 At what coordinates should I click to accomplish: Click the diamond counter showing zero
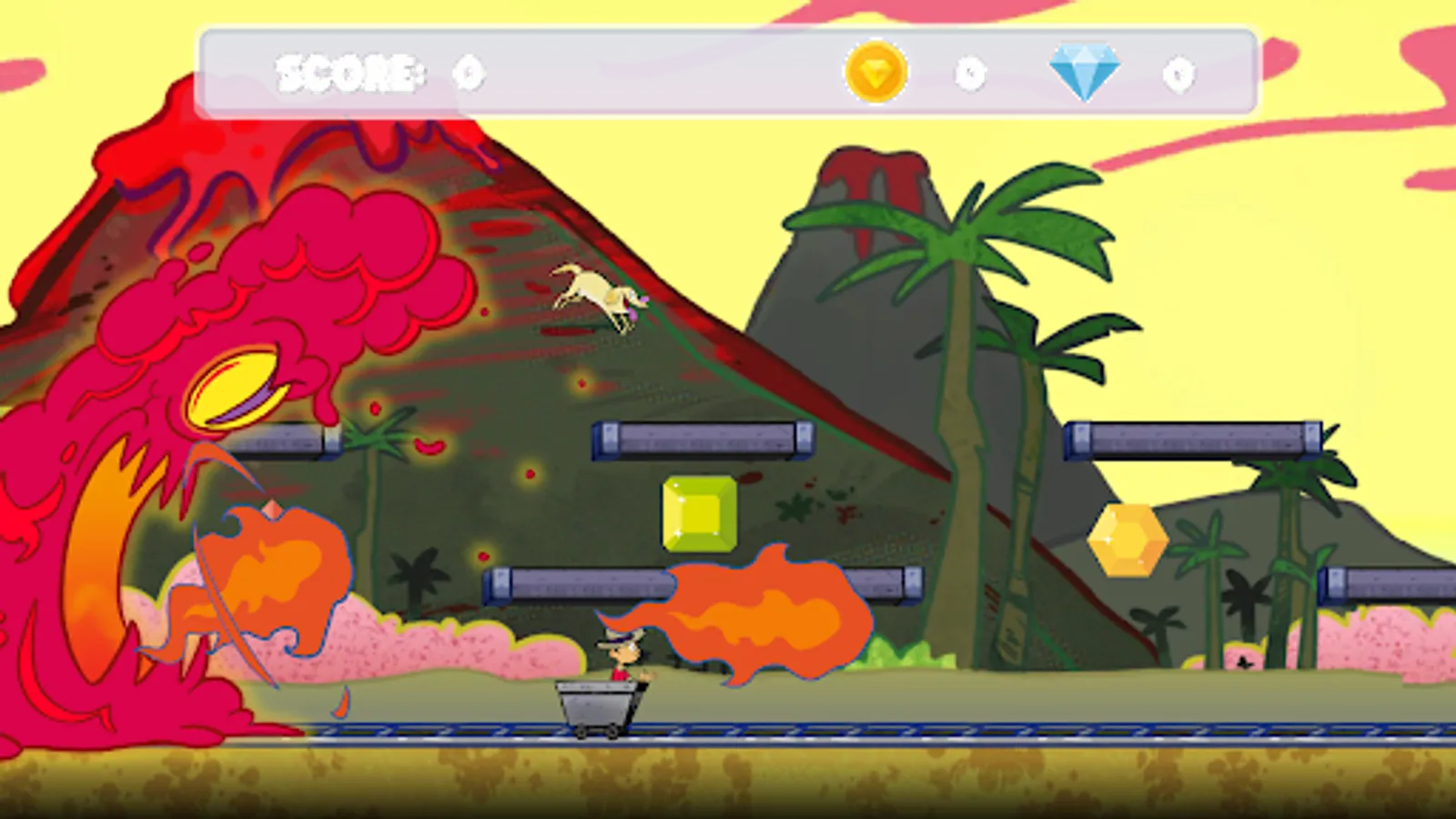coord(1180,75)
